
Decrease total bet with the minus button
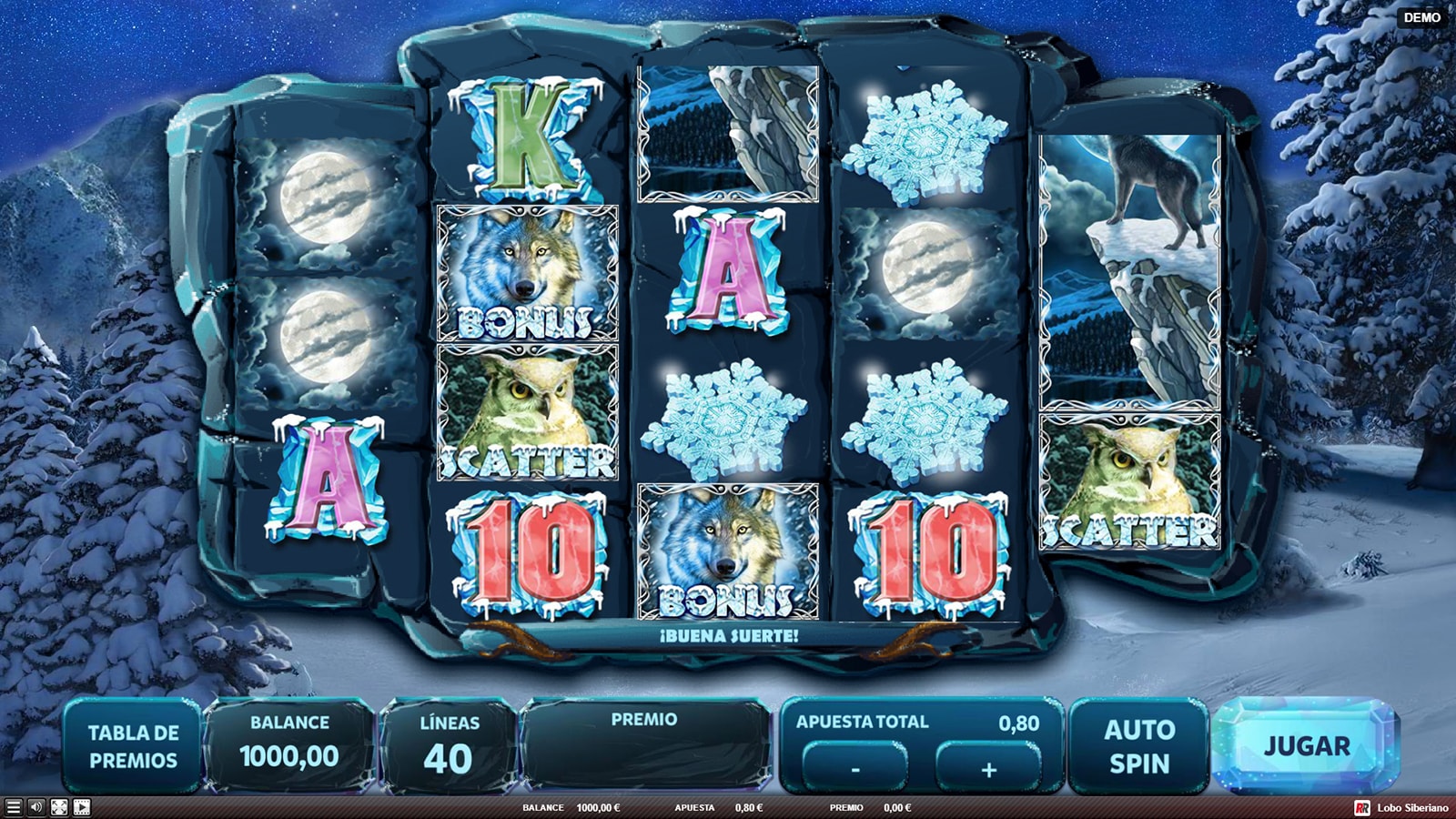[854, 769]
